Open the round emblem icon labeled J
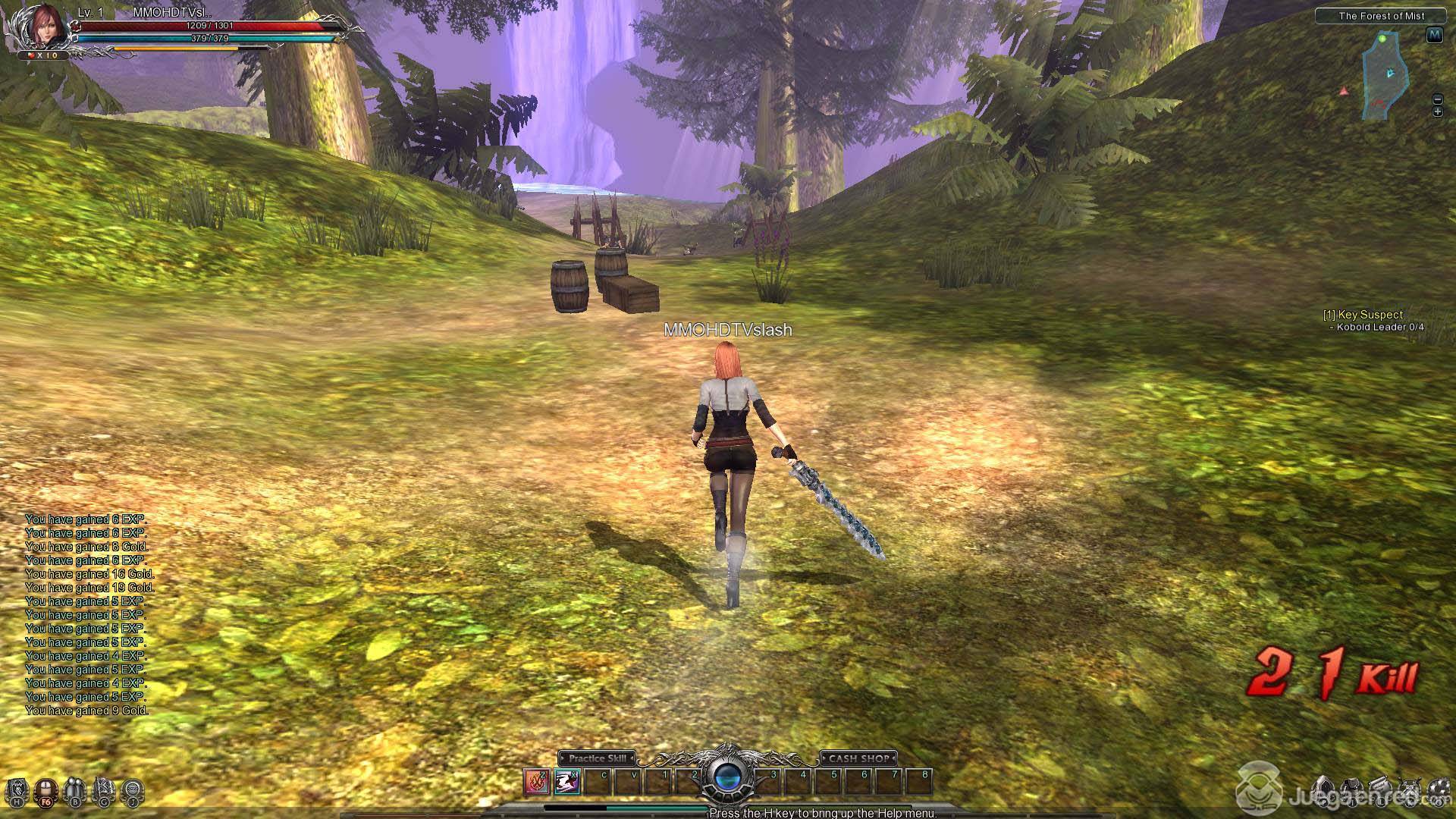This screenshot has height=819, width=1456. tap(133, 791)
